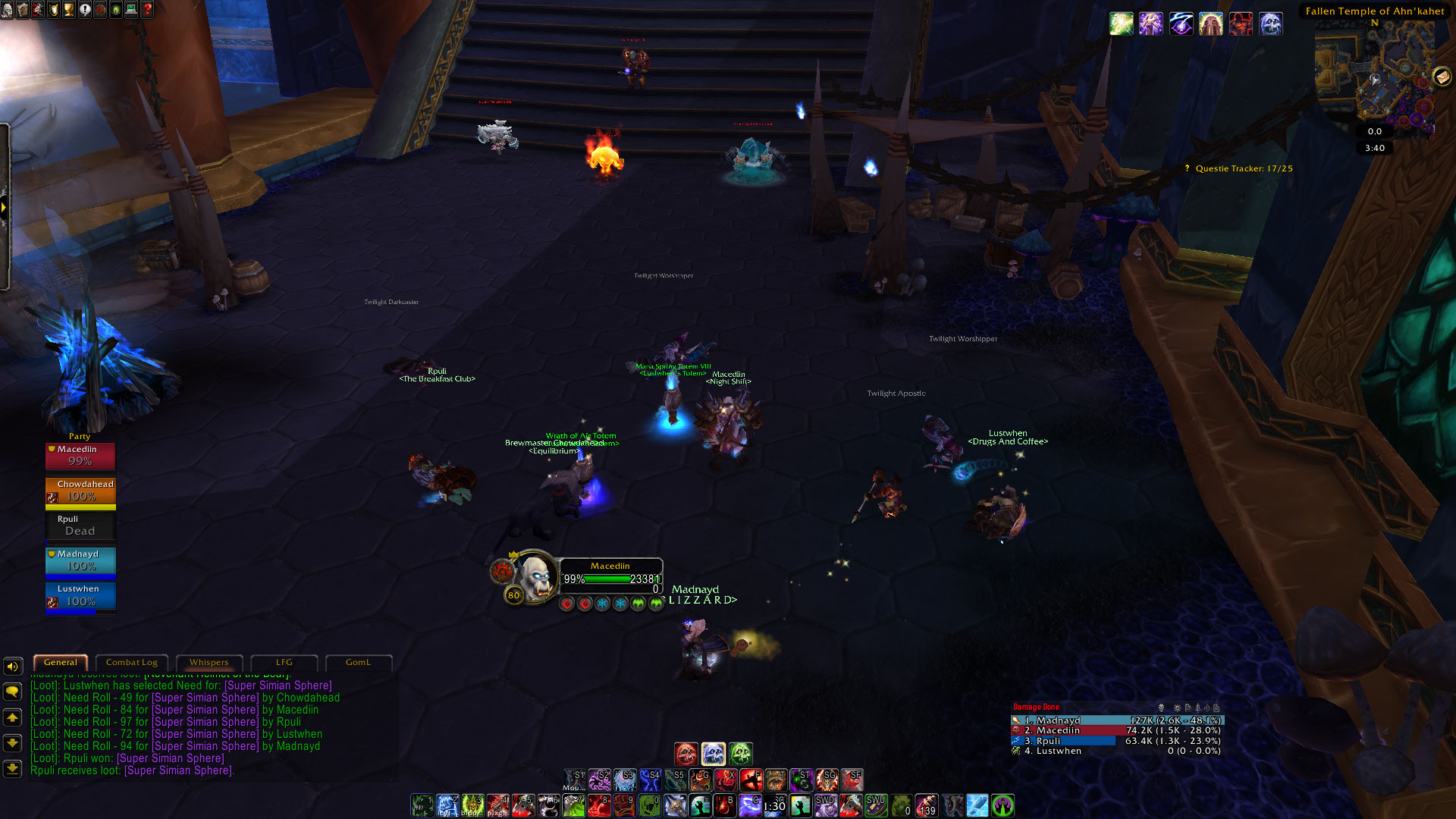Click the chat speaker volume button

click(12, 667)
